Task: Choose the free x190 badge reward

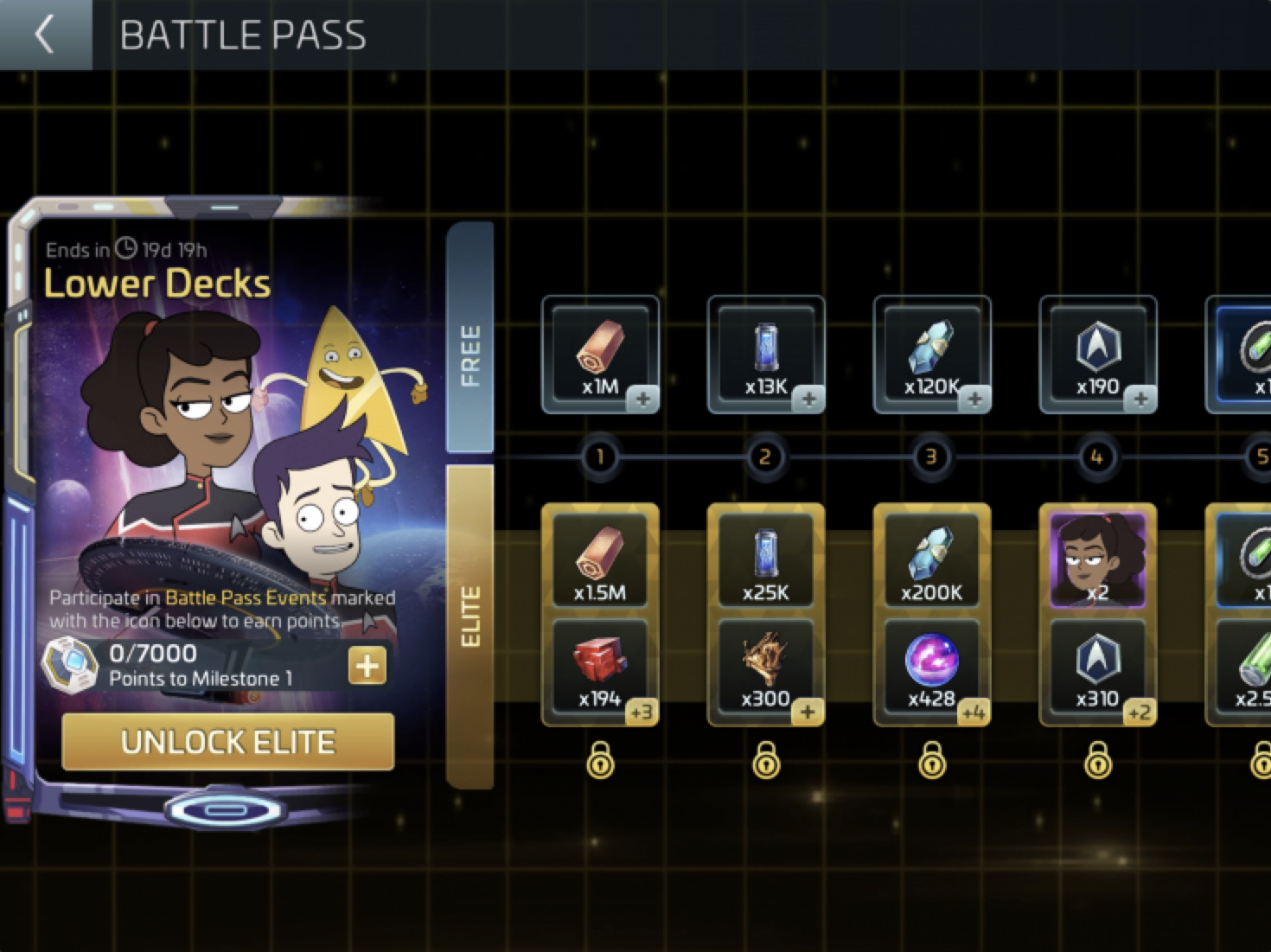Action: [1098, 355]
